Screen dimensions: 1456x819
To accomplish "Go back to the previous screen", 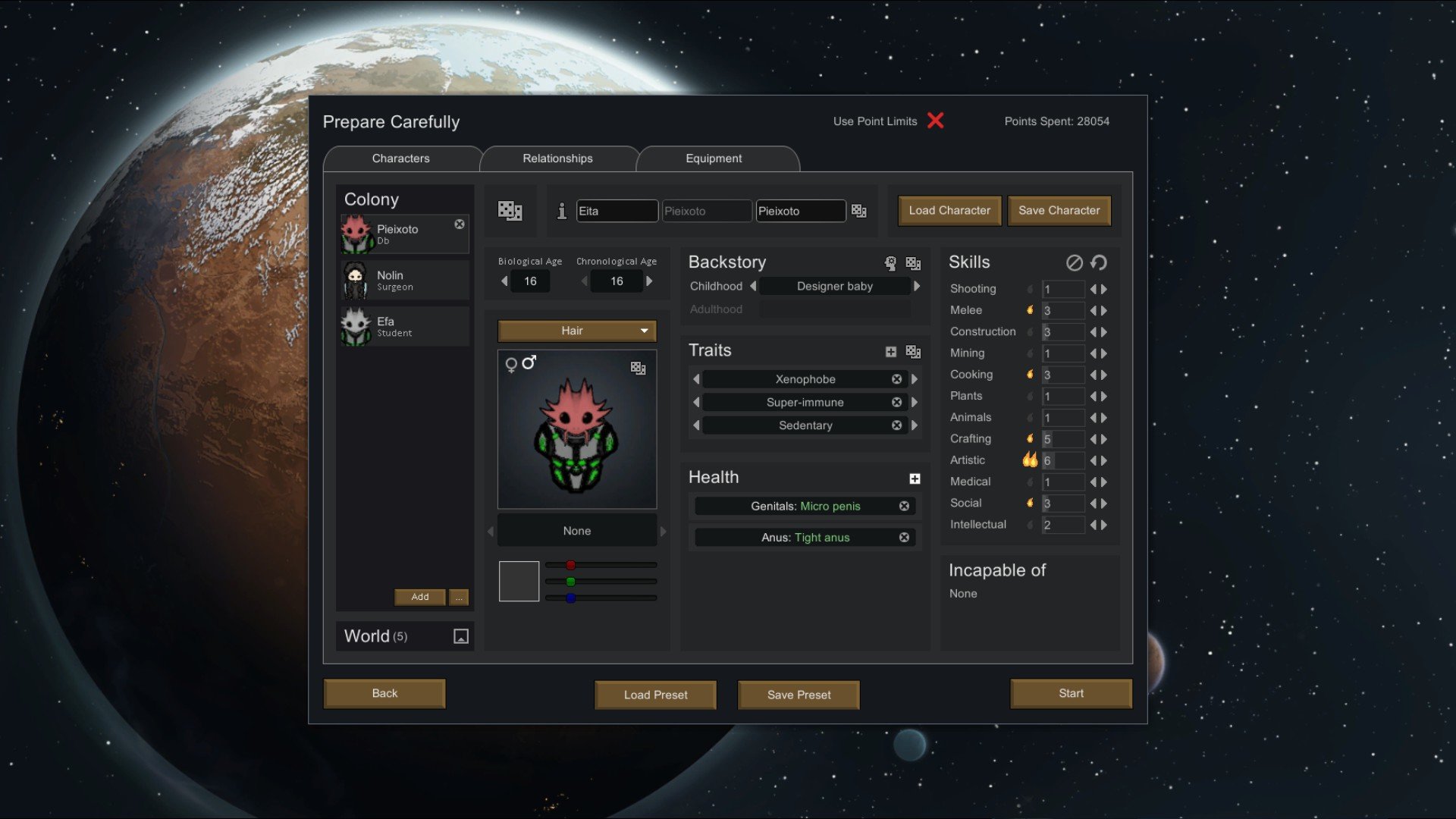I will point(384,693).
